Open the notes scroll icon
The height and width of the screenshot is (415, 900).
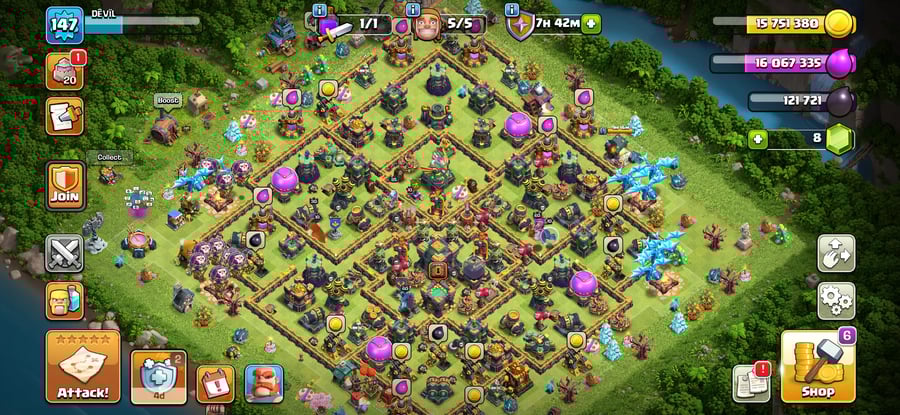point(65,115)
